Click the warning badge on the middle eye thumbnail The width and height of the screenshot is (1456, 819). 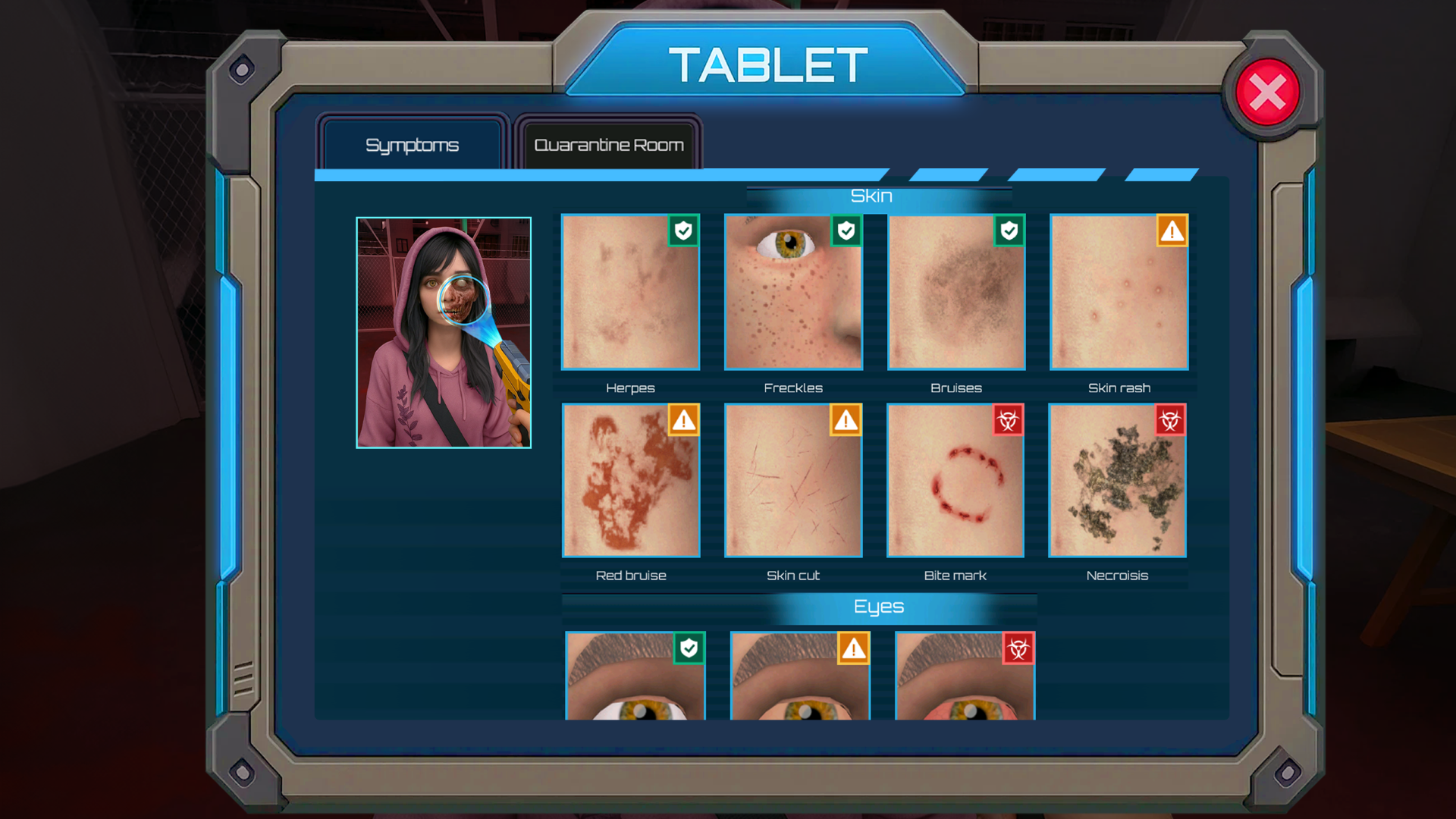click(855, 649)
